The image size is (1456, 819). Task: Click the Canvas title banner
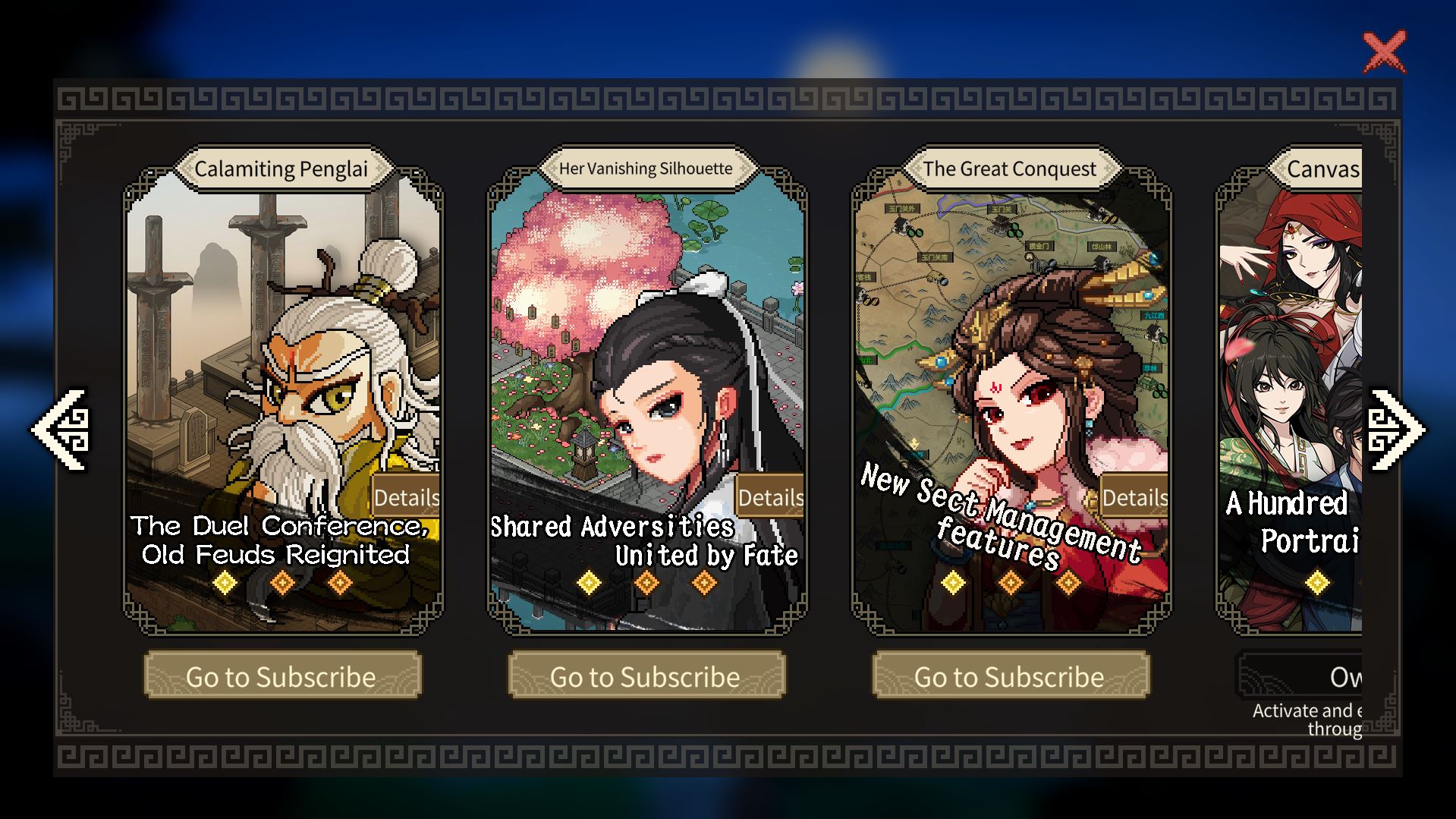tap(1325, 169)
